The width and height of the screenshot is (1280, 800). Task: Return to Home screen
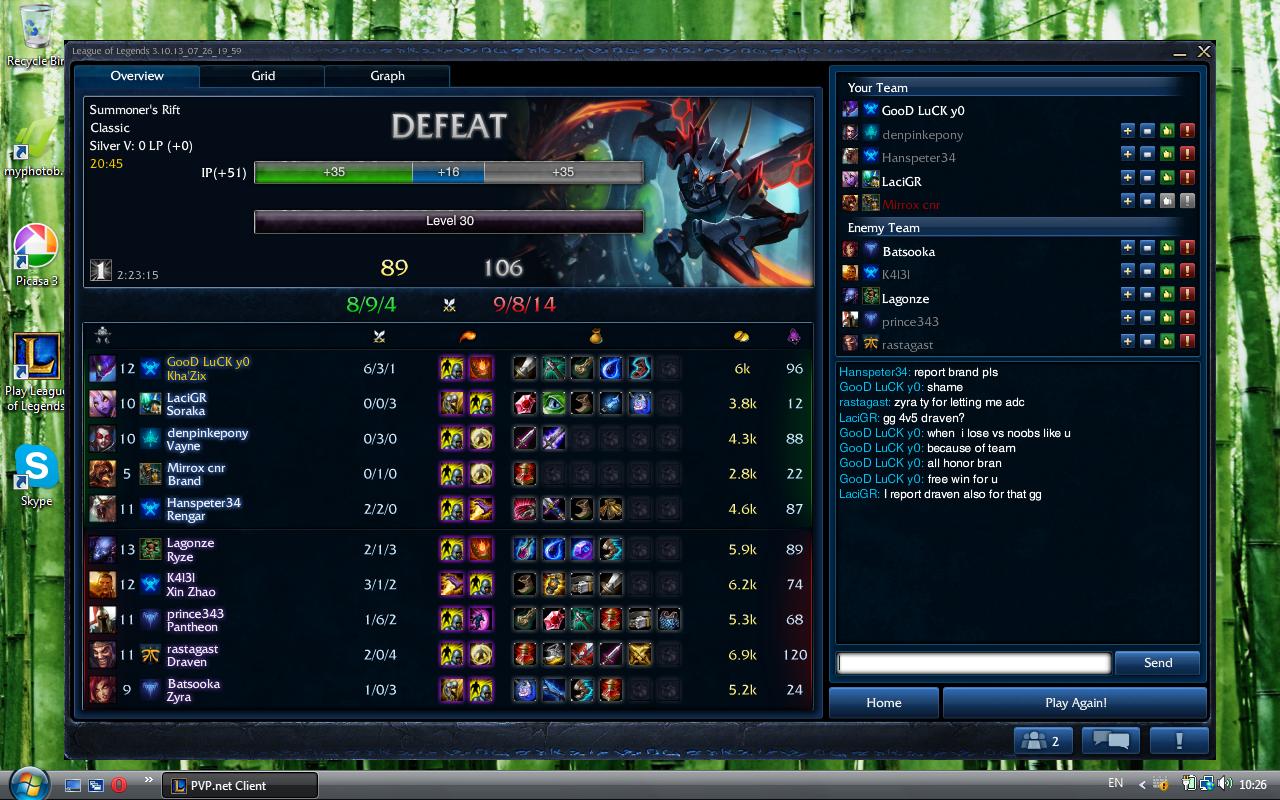pos(883,702)
